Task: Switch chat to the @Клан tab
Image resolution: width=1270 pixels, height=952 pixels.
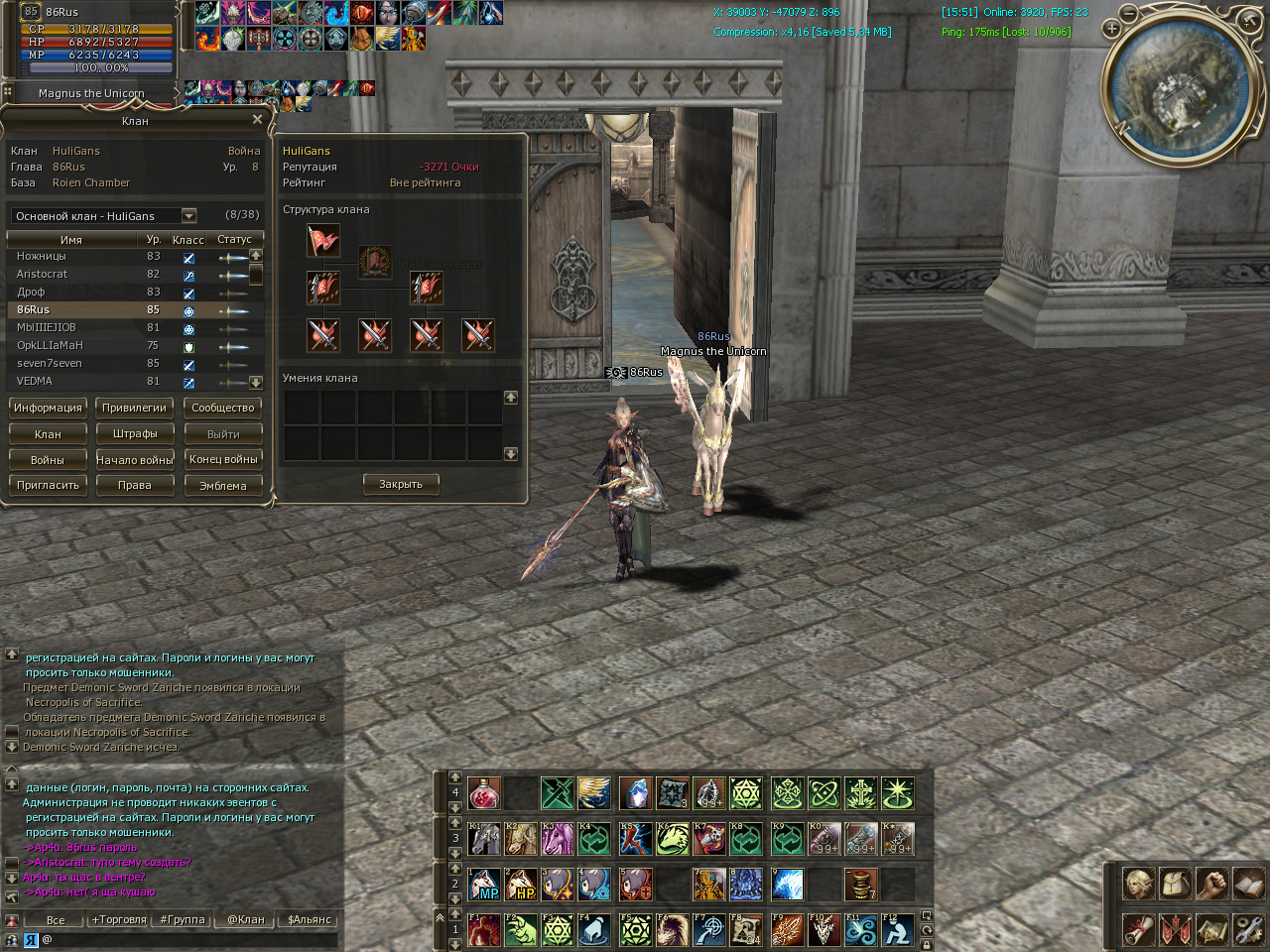Action: tap(246, 919)
